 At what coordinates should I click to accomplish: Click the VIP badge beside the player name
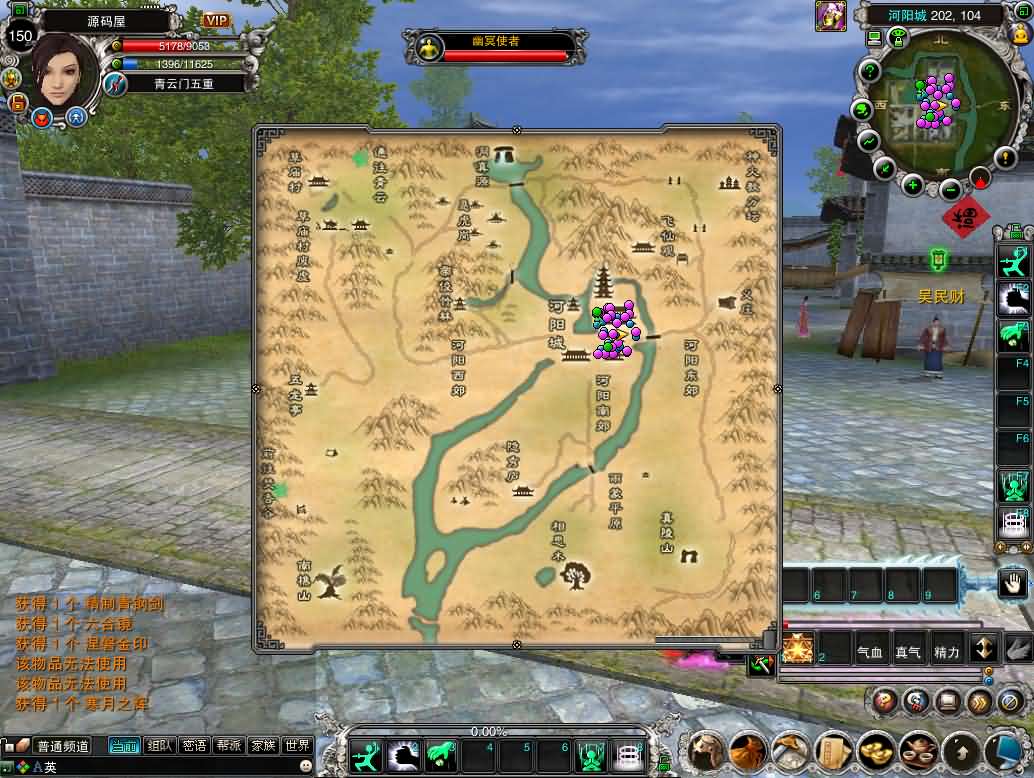(x=216, y=20)
